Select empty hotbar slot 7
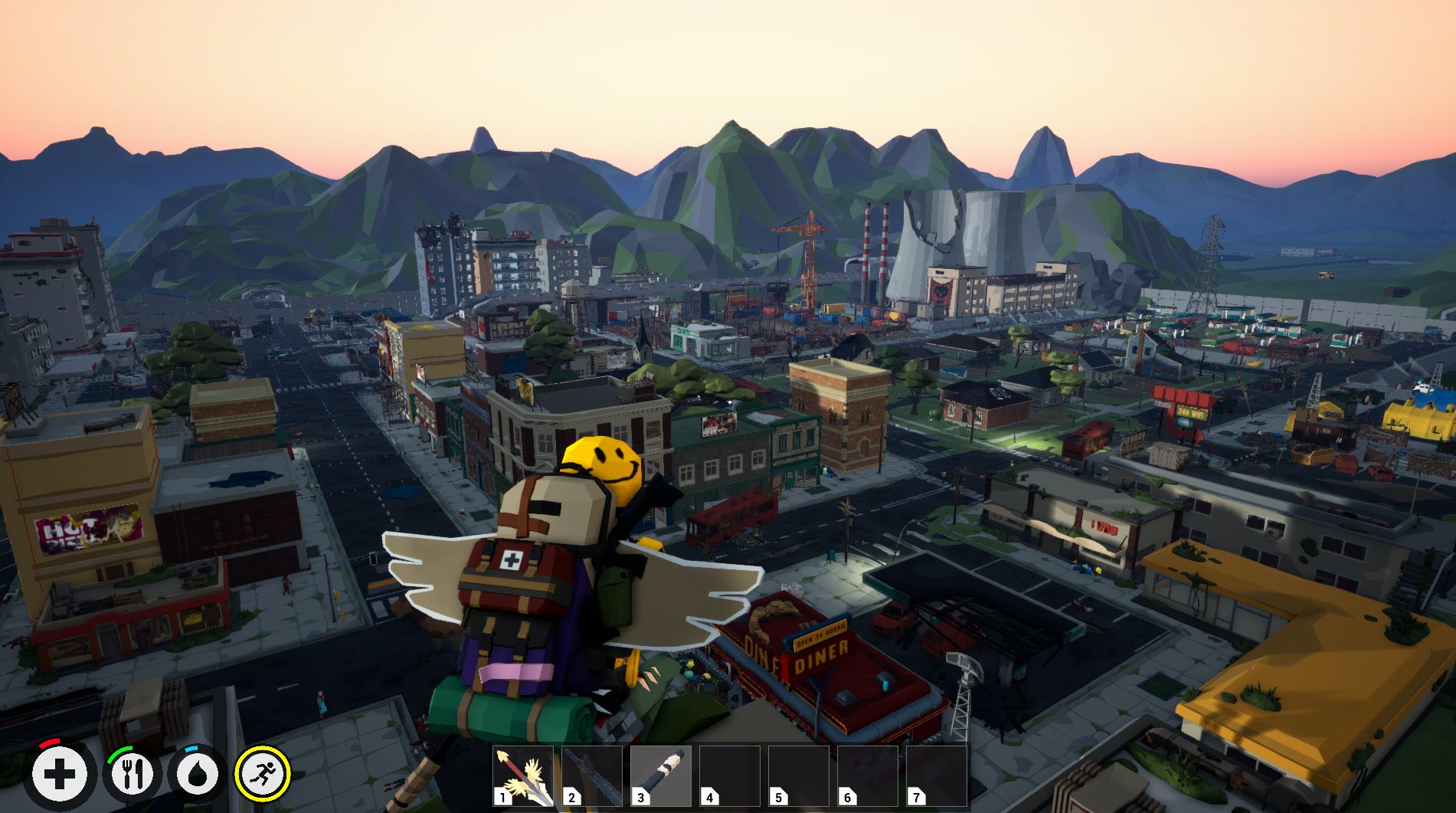Viewport: 1456px width, 813px height. coord(937,775)
